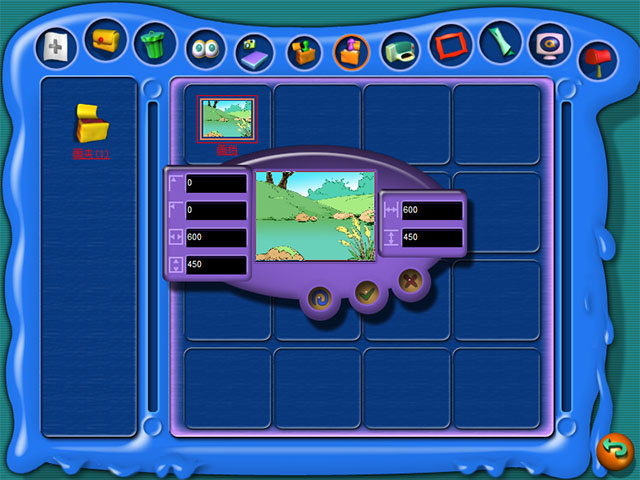The height and width of the screenshot is (480, 640).
Task: Click the orange return arrow button
Action: 613,451
